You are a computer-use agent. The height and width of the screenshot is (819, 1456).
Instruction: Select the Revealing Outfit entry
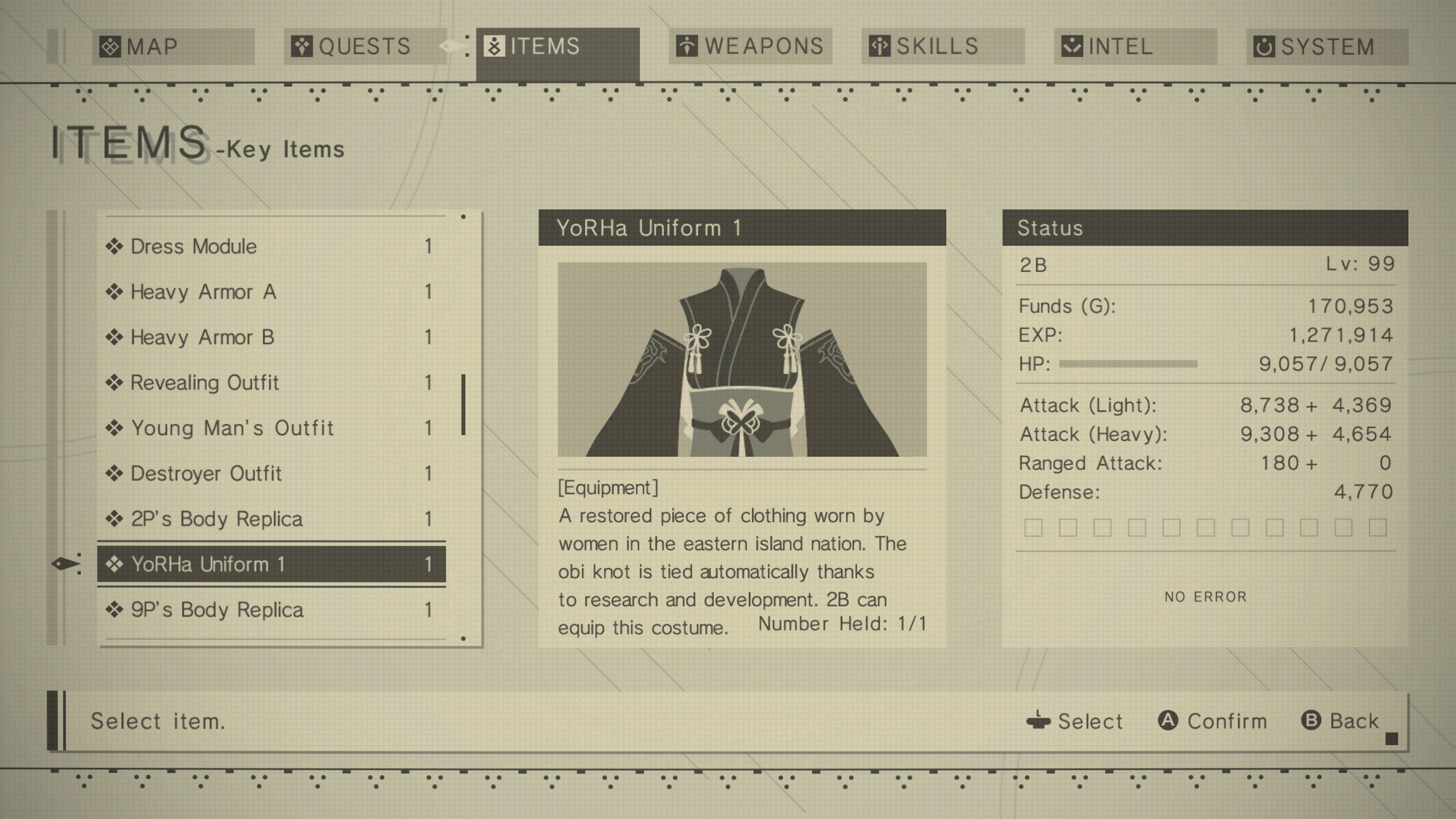(271, 383)
